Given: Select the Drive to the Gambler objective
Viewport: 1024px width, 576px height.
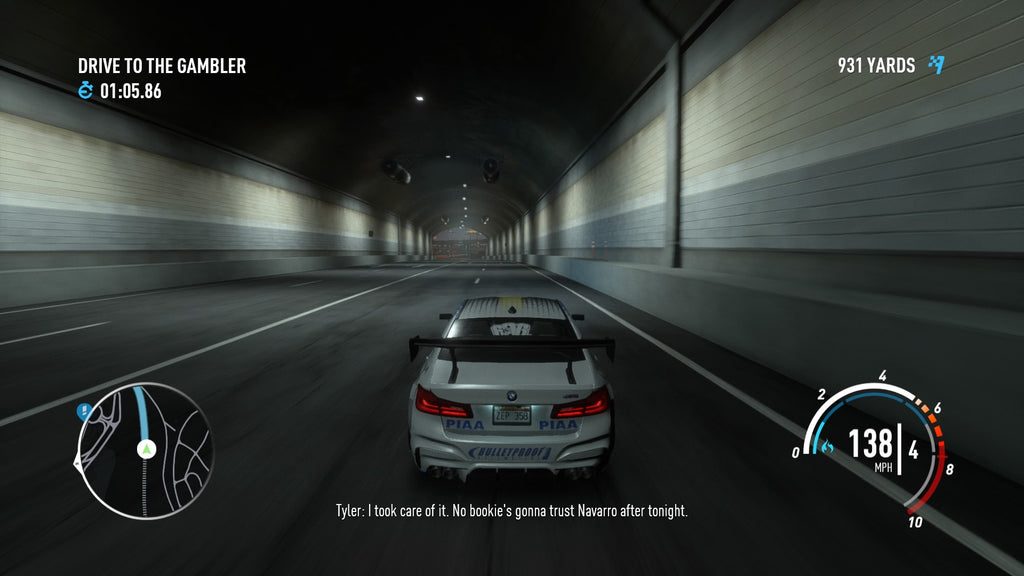Looking at the screenshot, I should (162, 66).
